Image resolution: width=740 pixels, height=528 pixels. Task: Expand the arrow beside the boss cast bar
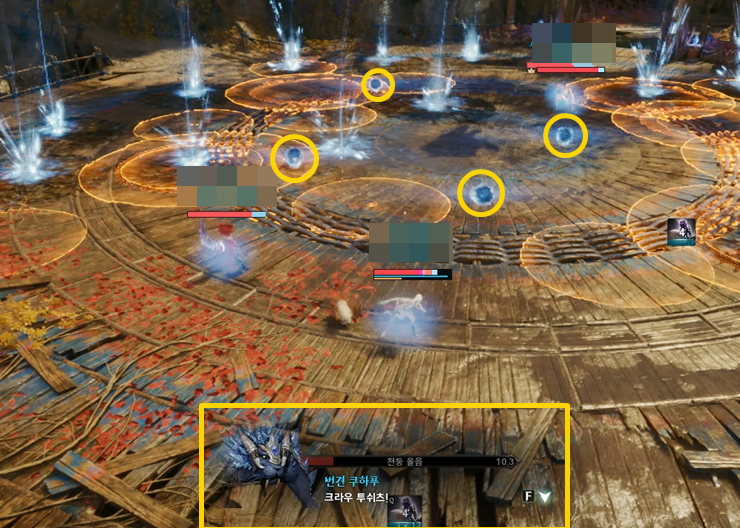(544, 495)
